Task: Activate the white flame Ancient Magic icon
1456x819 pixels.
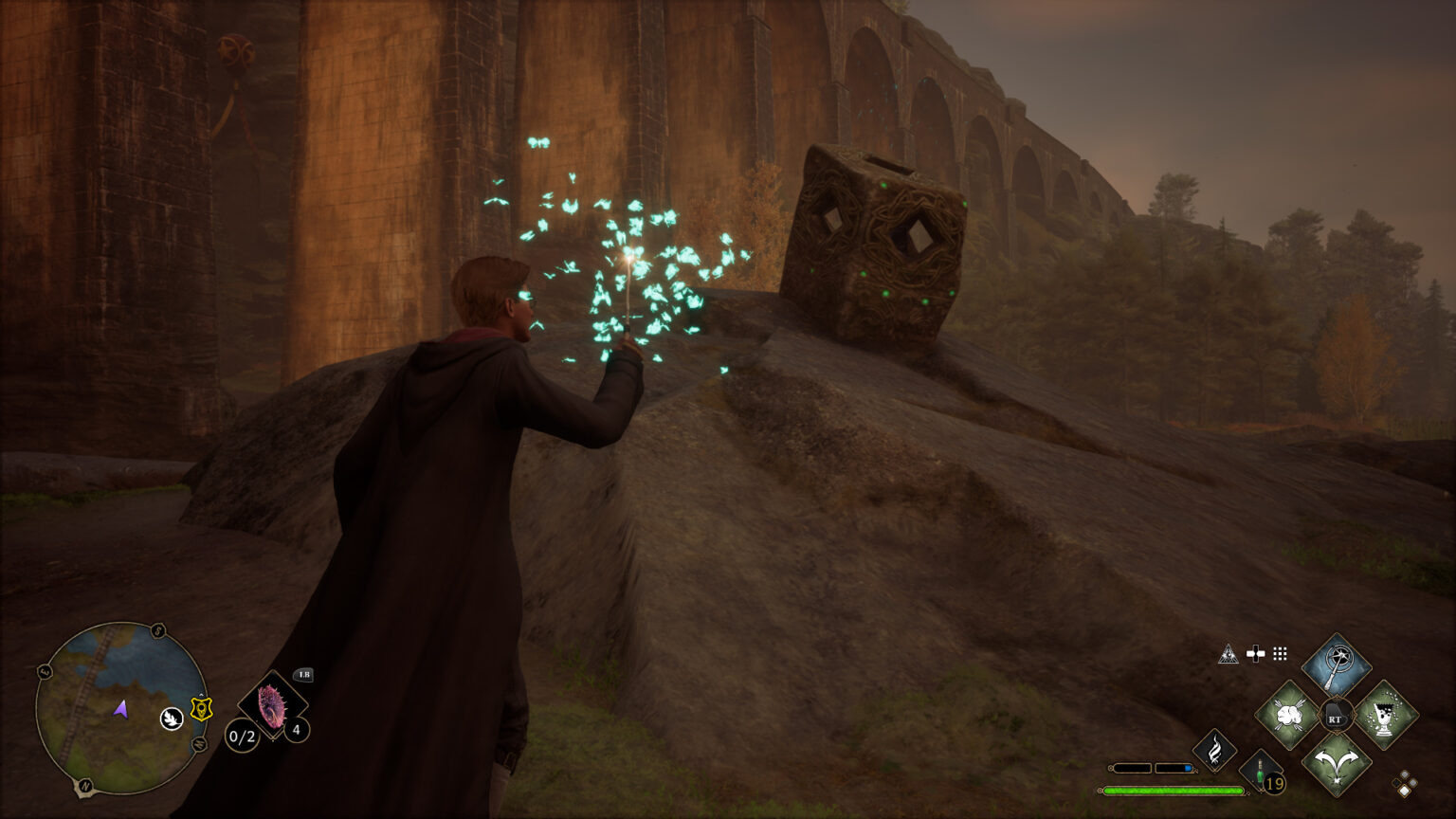Action: 1214,749
